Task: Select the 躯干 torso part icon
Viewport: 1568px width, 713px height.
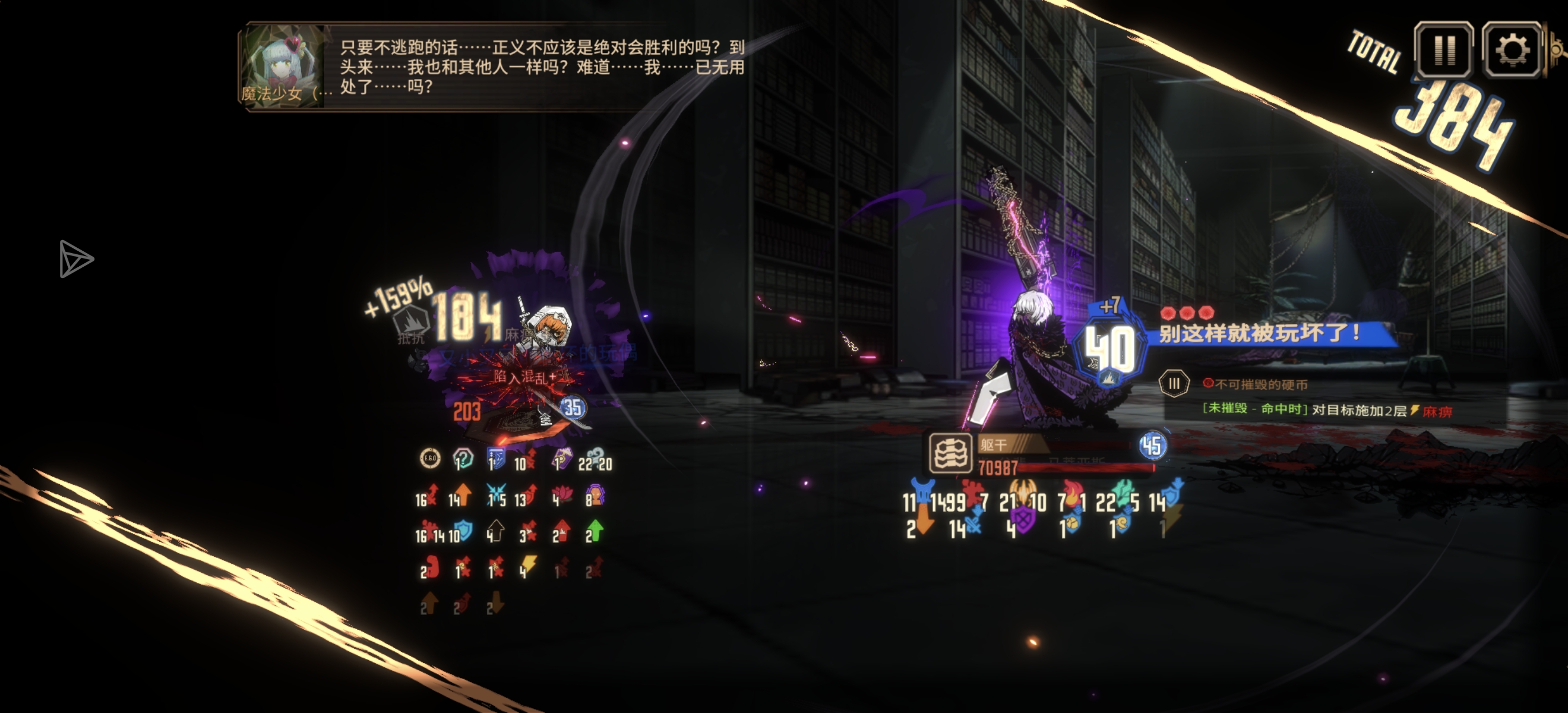Action: (x=950, y=453)
